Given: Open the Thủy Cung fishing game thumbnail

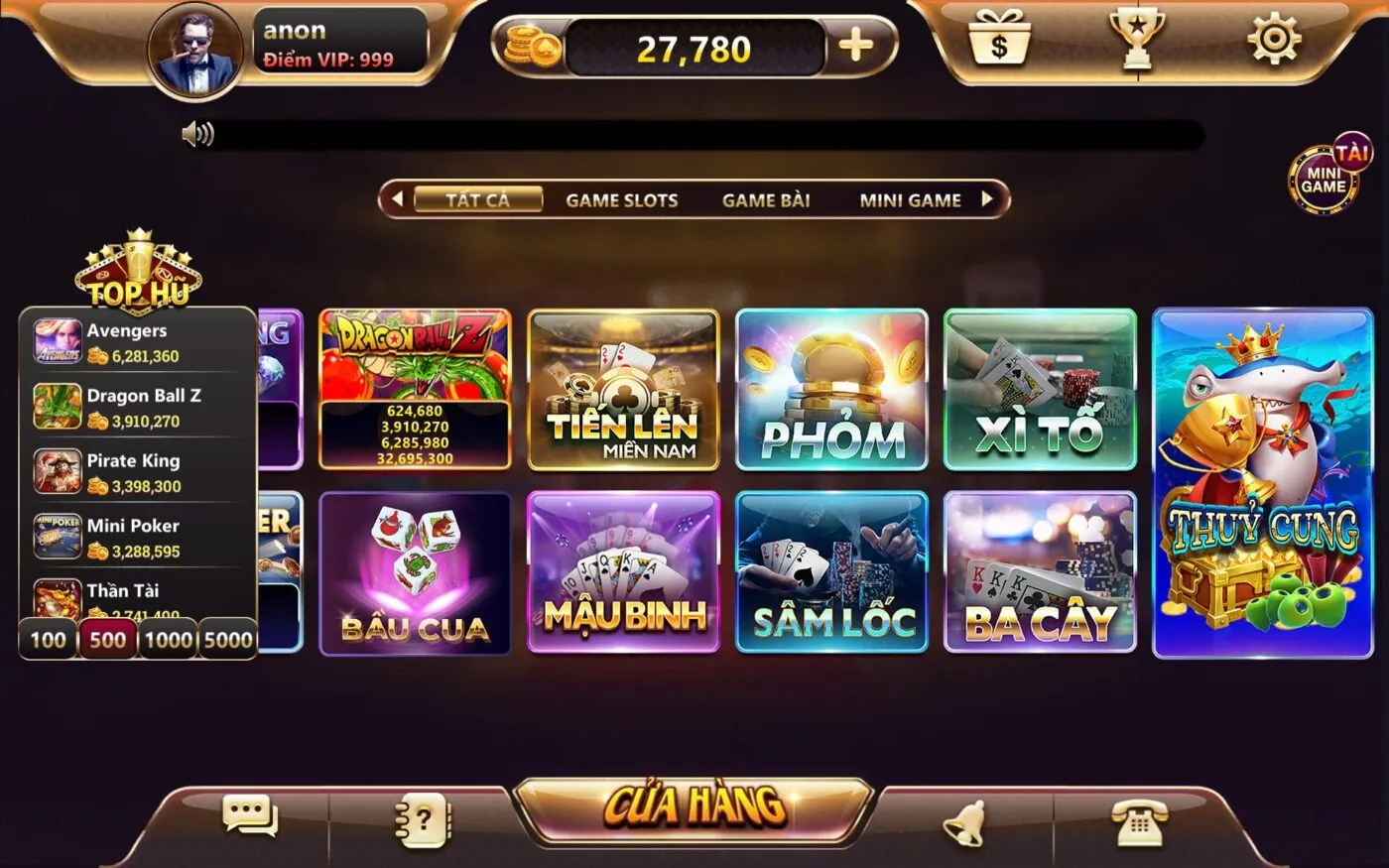Looking at the screenshot, I should pyautogui.click(x=1262, y=482).
